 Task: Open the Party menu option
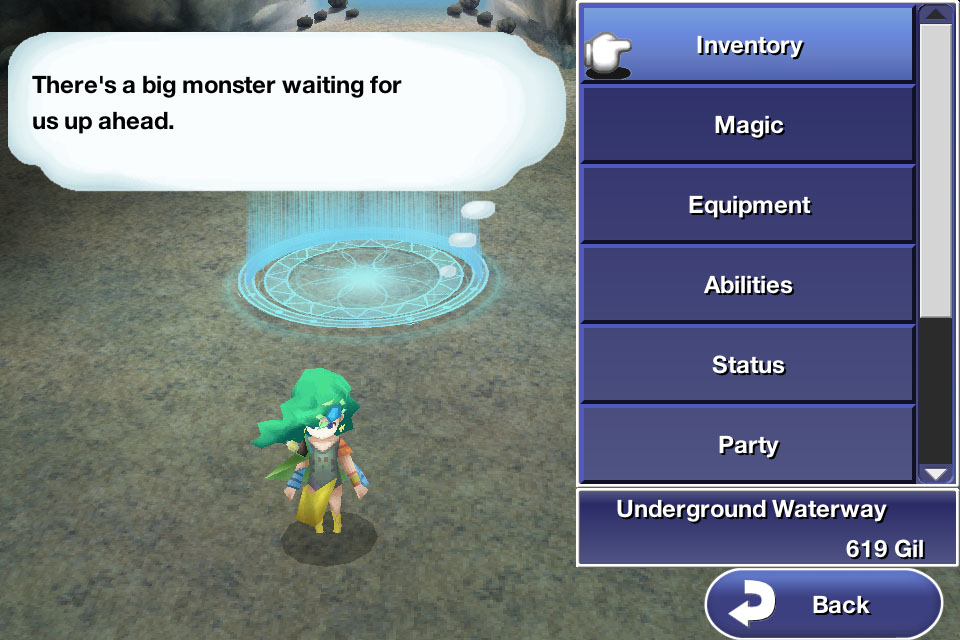pos(748,443)
